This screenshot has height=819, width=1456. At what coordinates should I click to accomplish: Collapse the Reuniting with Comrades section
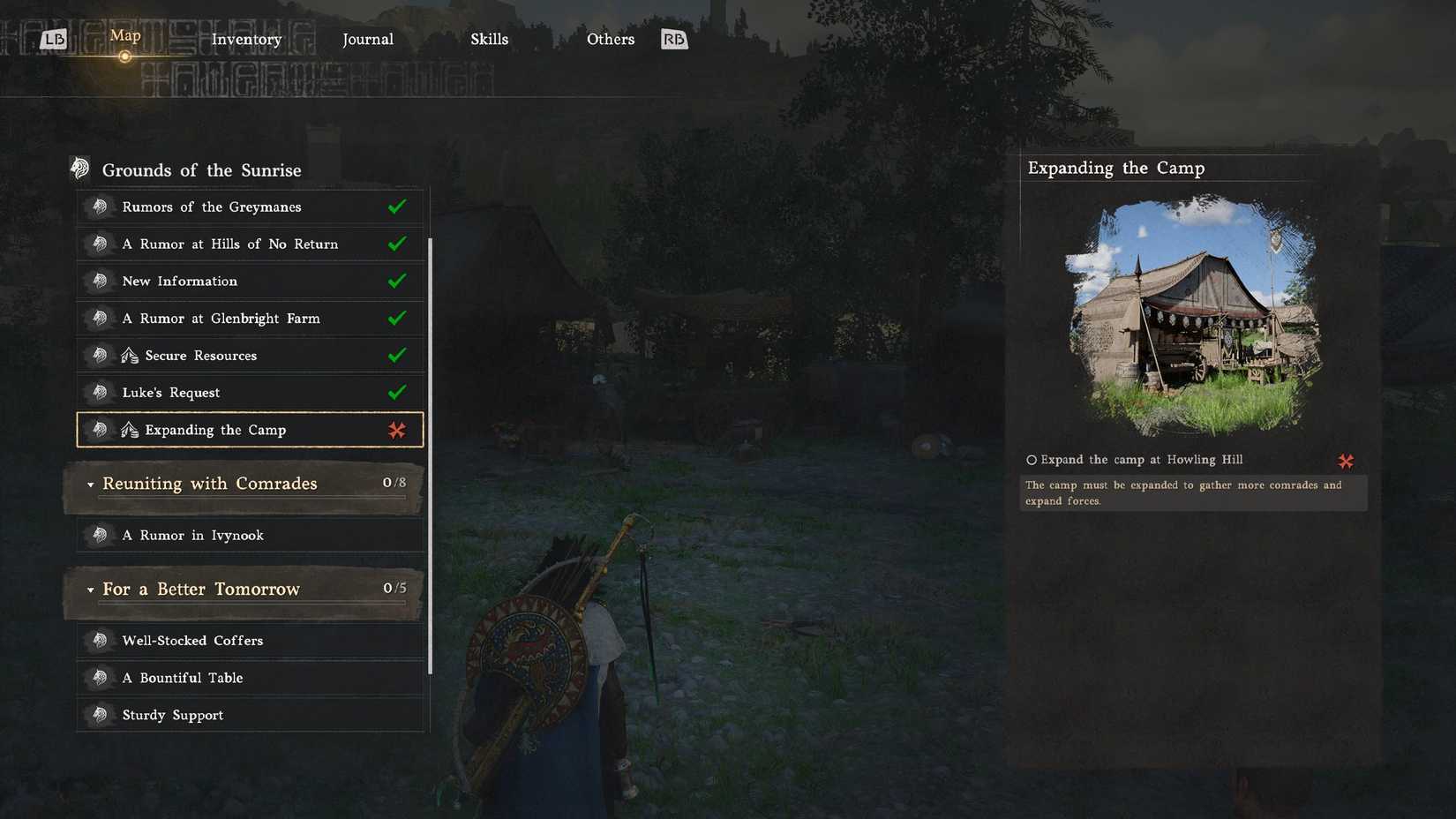coord(90,485)
